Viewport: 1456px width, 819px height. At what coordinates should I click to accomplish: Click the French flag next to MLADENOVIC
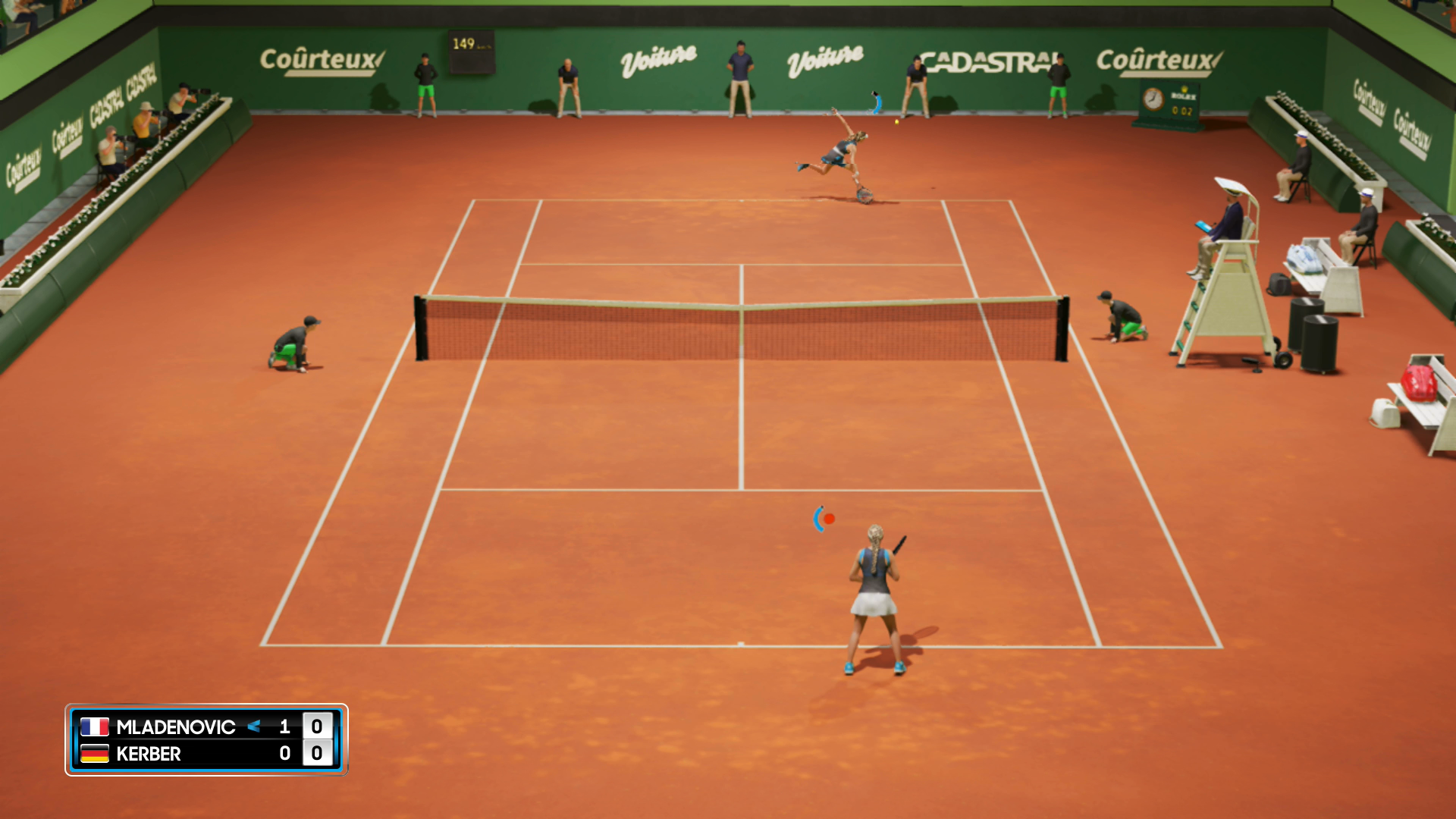[94, 727]
